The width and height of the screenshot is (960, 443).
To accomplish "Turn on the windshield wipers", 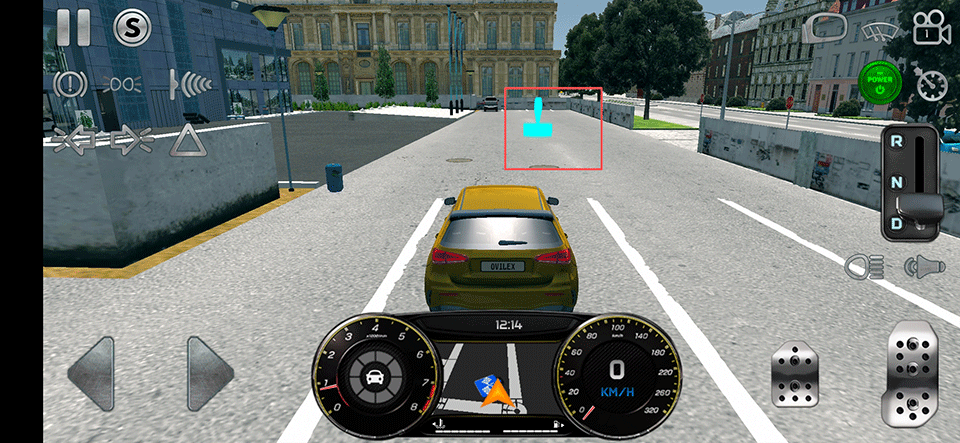I will pos(879,28).
